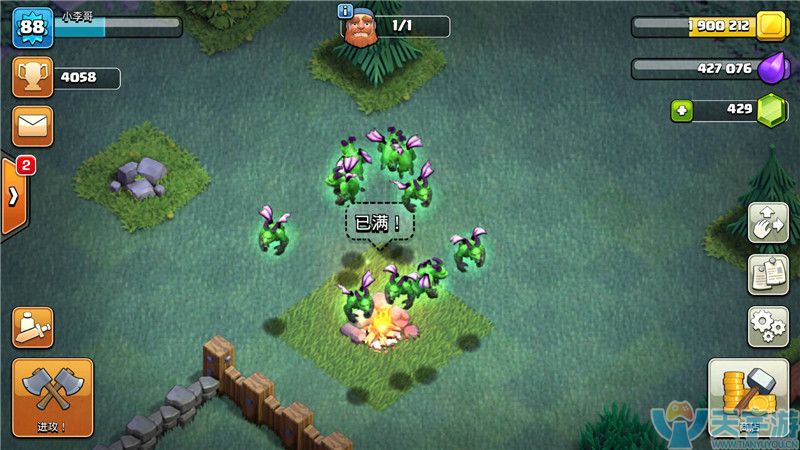This screenshot has width=800, height=450.
Task: Open the sword and figure icon
Action: pyautogui.click(x=32, y=327)
